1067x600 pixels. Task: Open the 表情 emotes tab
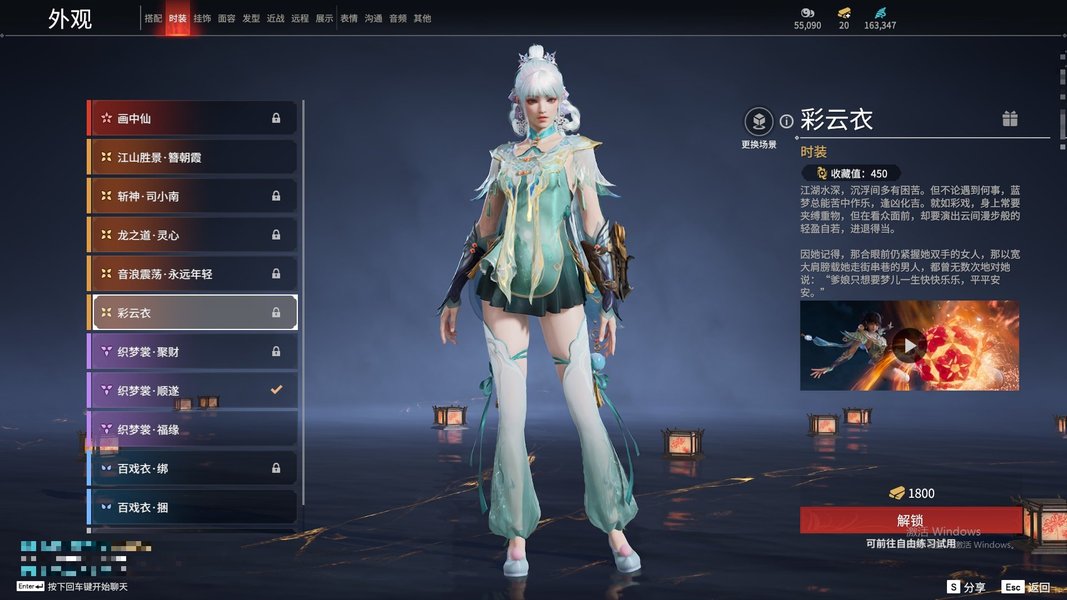349,18
